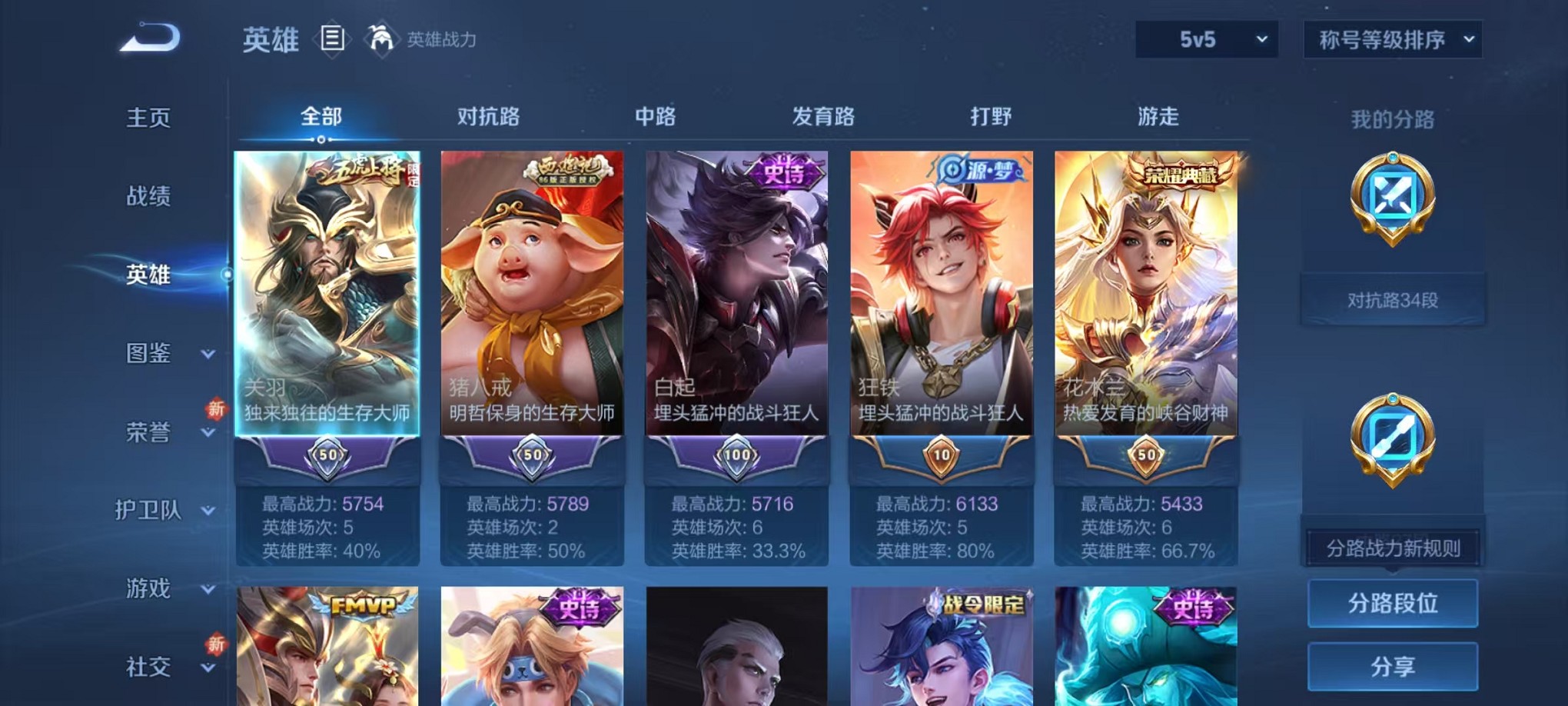Open the hero list book icon beside 英雄

coord(332,38)
